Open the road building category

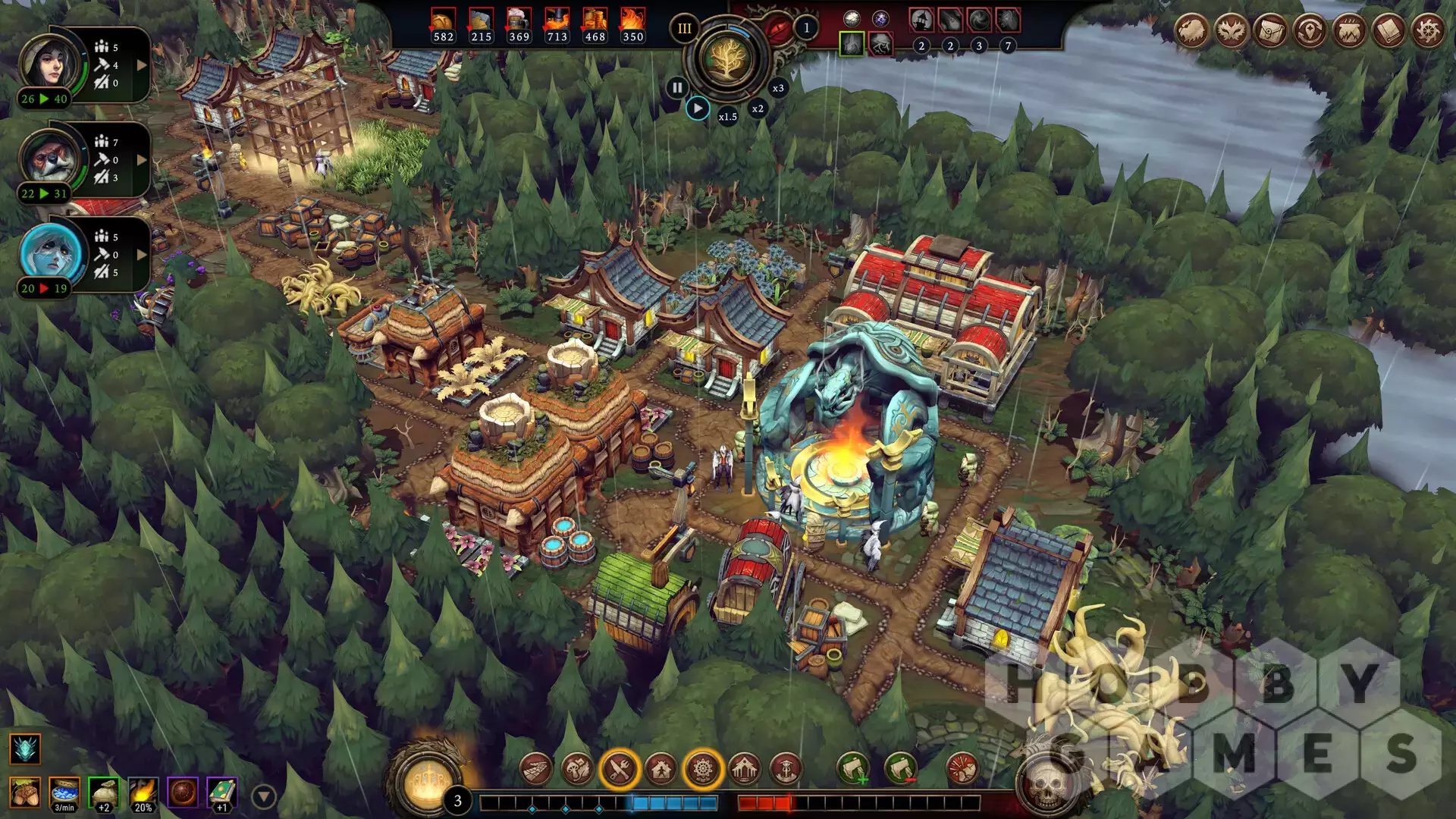pyautogui.click(x=536, y=770)
